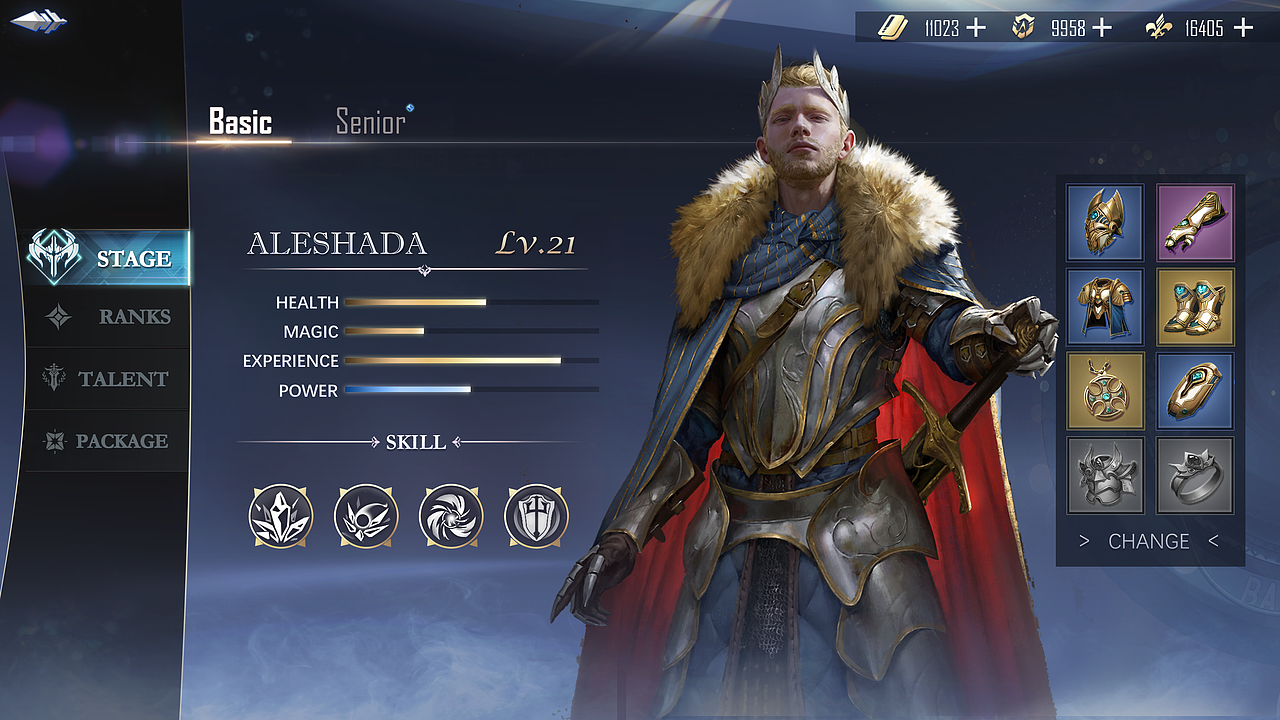Select the crystal shards skill icon
This screenshot has height=720, width=1280.
(281, 516)
